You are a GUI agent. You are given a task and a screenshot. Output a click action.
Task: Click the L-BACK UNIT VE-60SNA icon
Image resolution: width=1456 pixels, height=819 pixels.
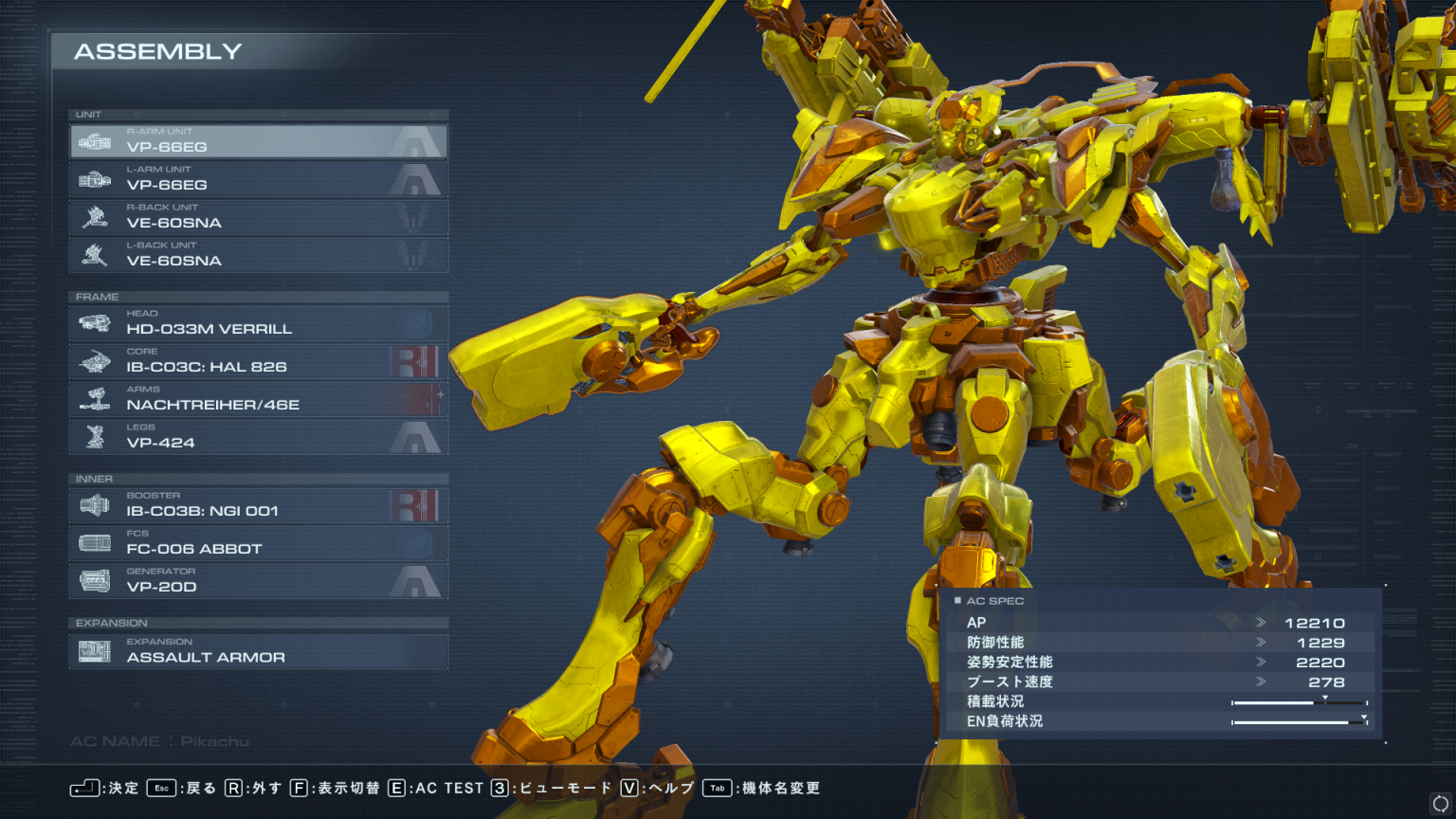click(94, 255)
